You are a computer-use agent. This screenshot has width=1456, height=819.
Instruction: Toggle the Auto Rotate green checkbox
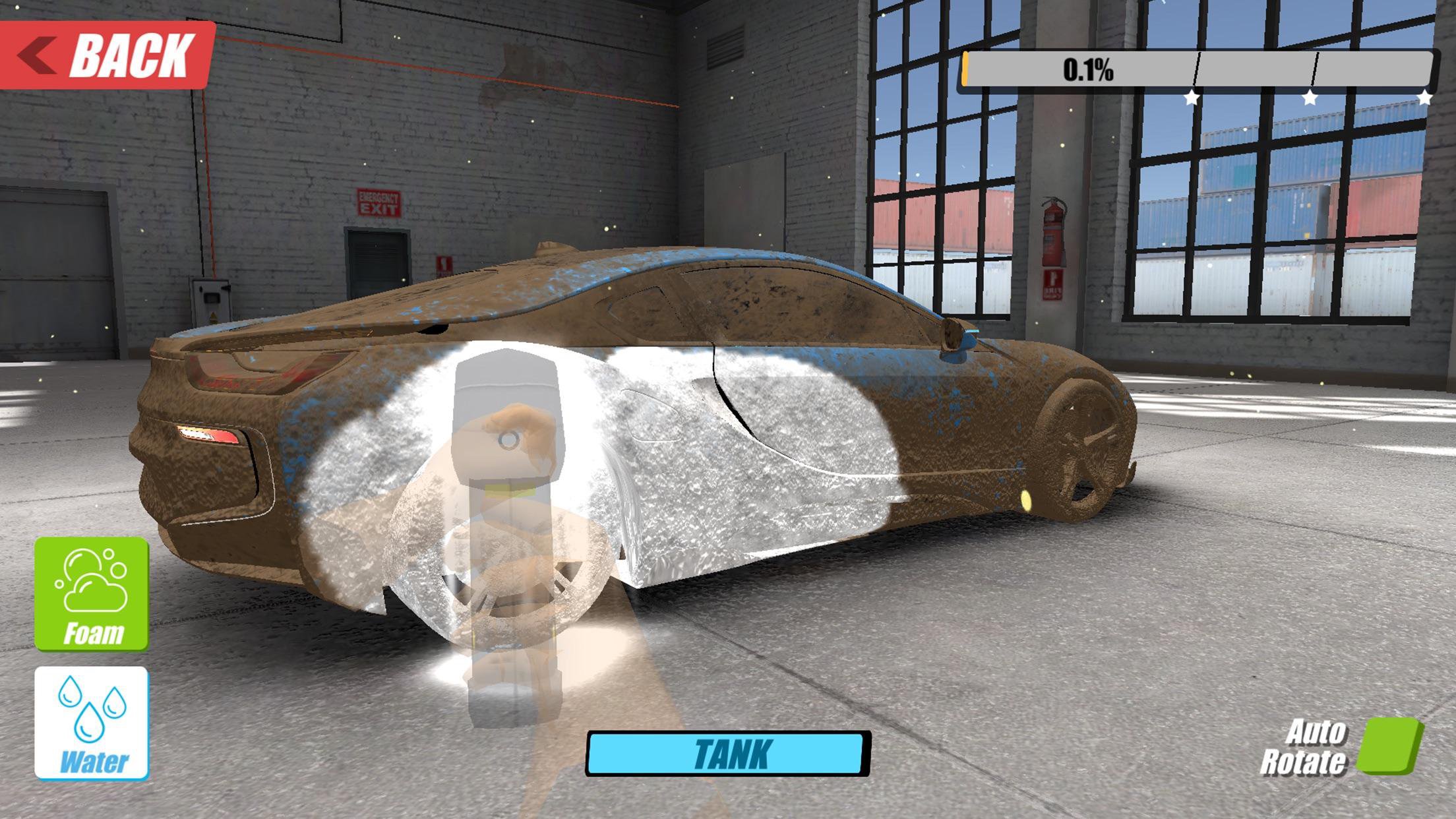click(x=1389, y=745)
